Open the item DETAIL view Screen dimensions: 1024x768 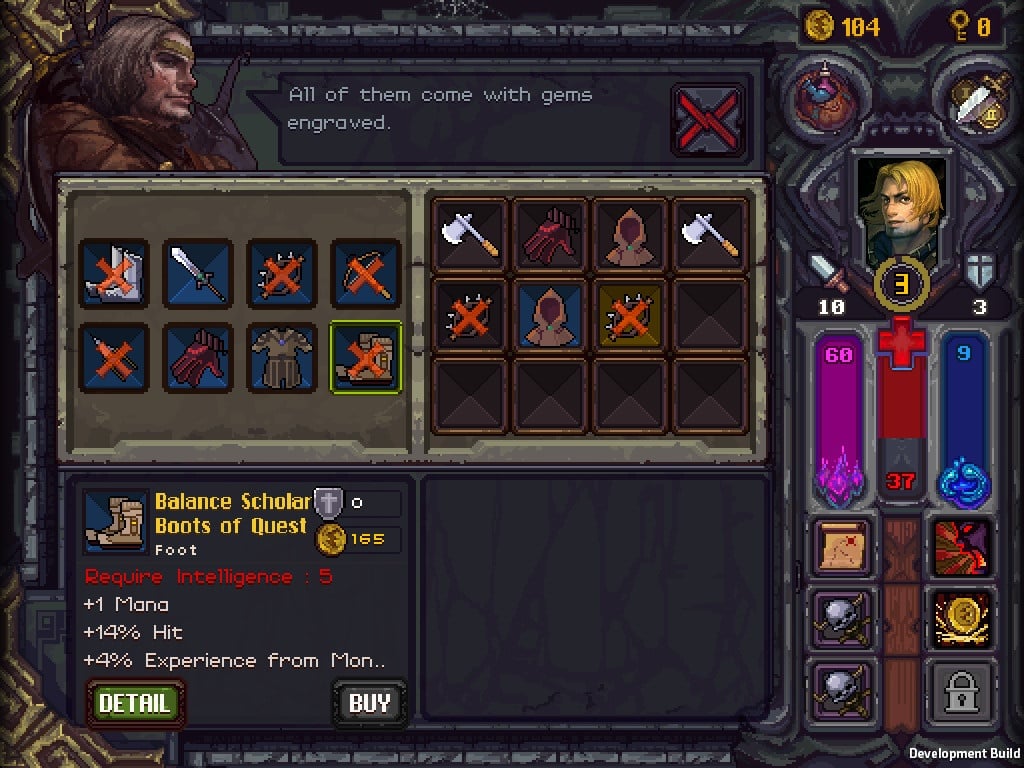pyautogui.click(x=135, y=702)
